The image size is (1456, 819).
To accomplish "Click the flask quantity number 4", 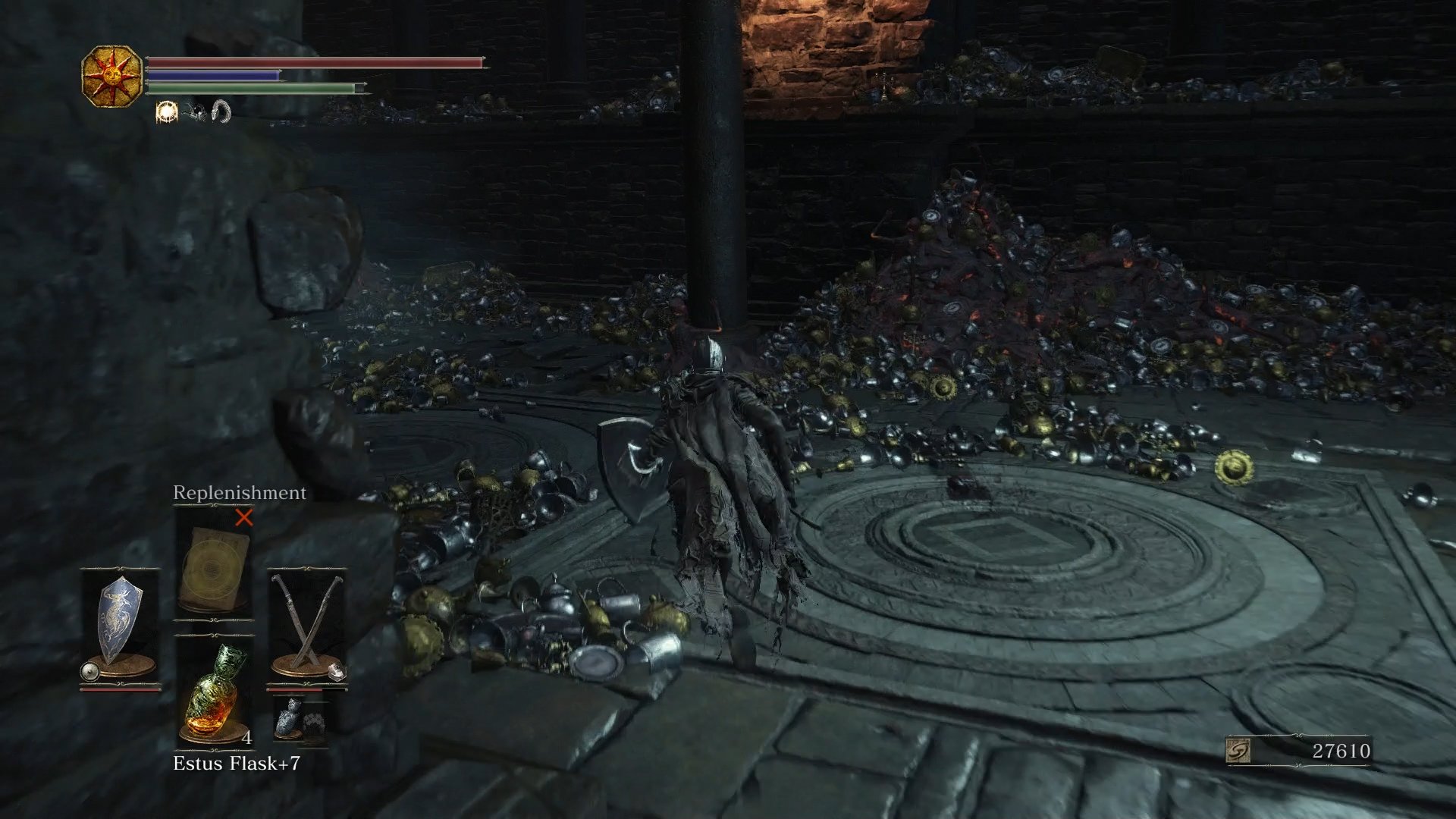I will coord(247,738).
